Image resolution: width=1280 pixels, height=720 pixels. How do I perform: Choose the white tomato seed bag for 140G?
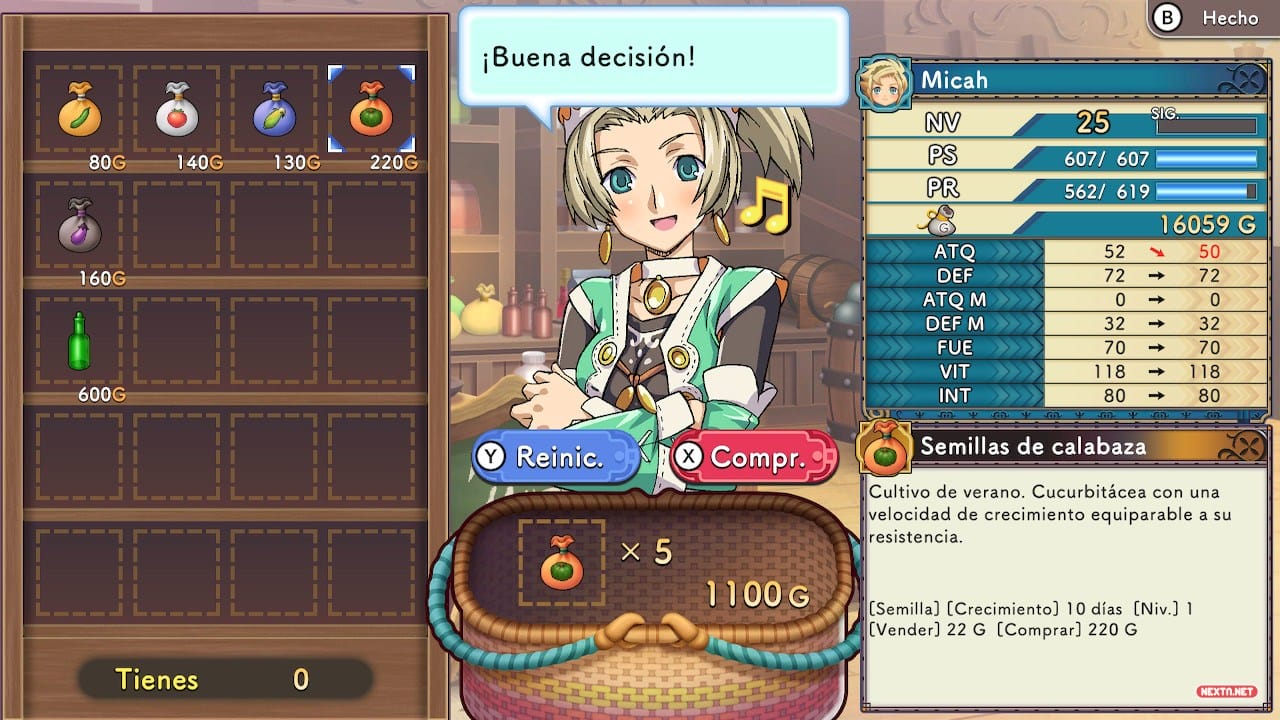click(x=177, y=110)
